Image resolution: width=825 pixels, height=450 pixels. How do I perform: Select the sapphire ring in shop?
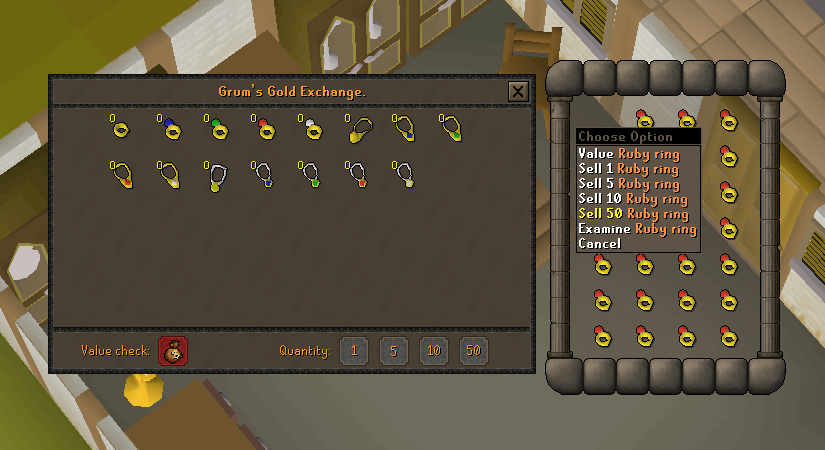167,129
